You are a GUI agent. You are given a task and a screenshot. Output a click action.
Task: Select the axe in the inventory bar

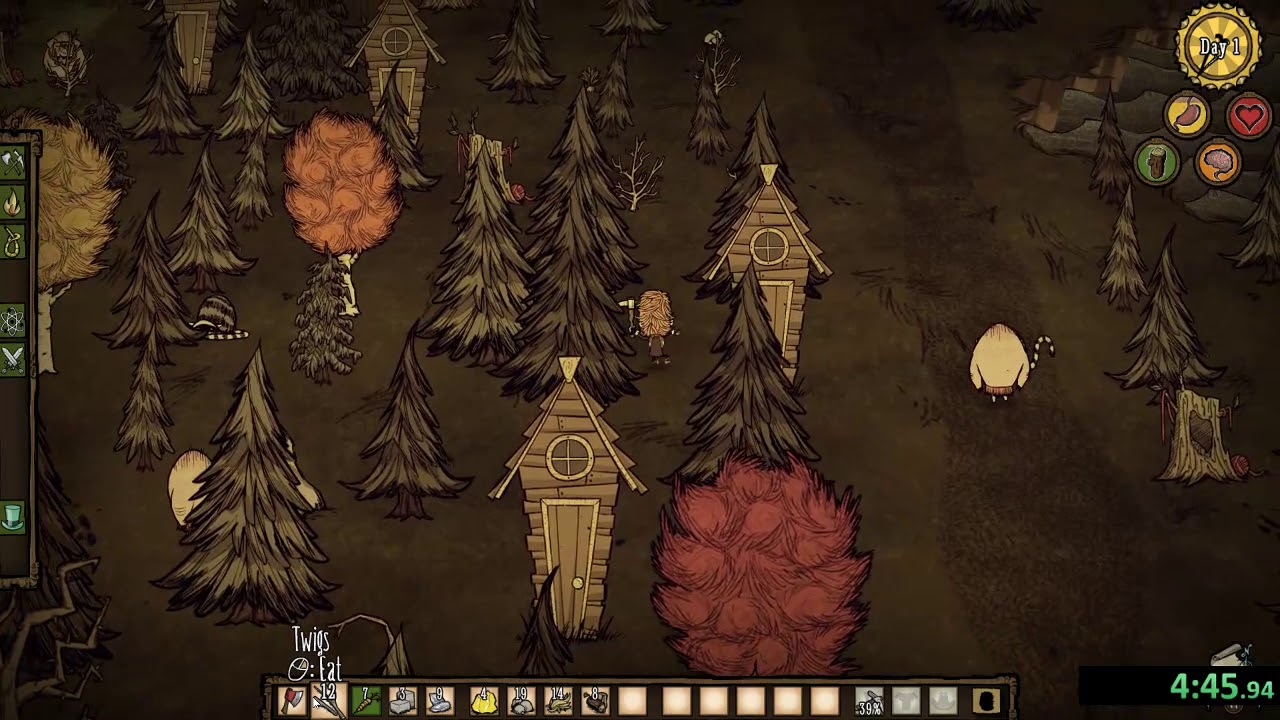(x=290, y=701)
